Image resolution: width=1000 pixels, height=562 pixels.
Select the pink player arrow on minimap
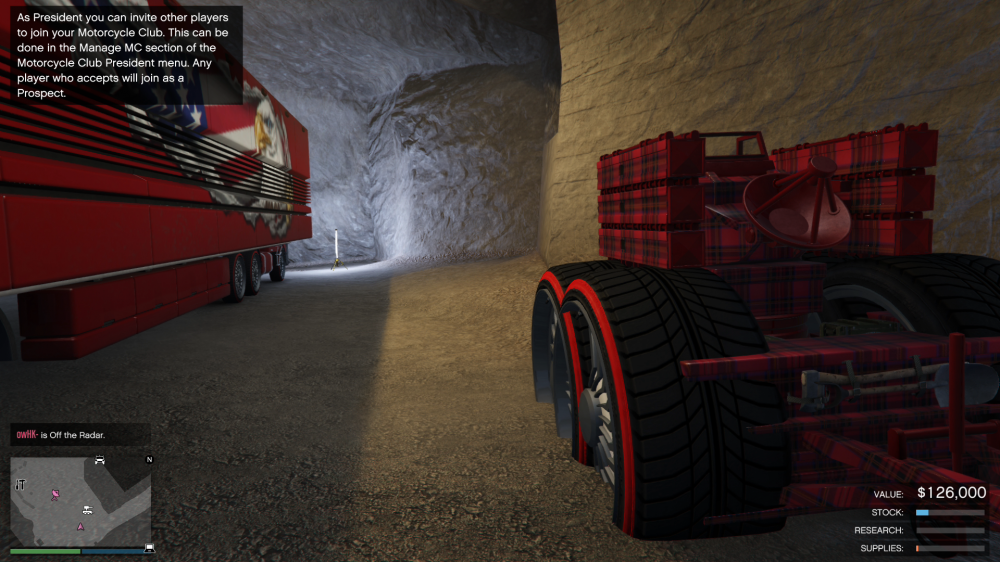coord(81,526)
